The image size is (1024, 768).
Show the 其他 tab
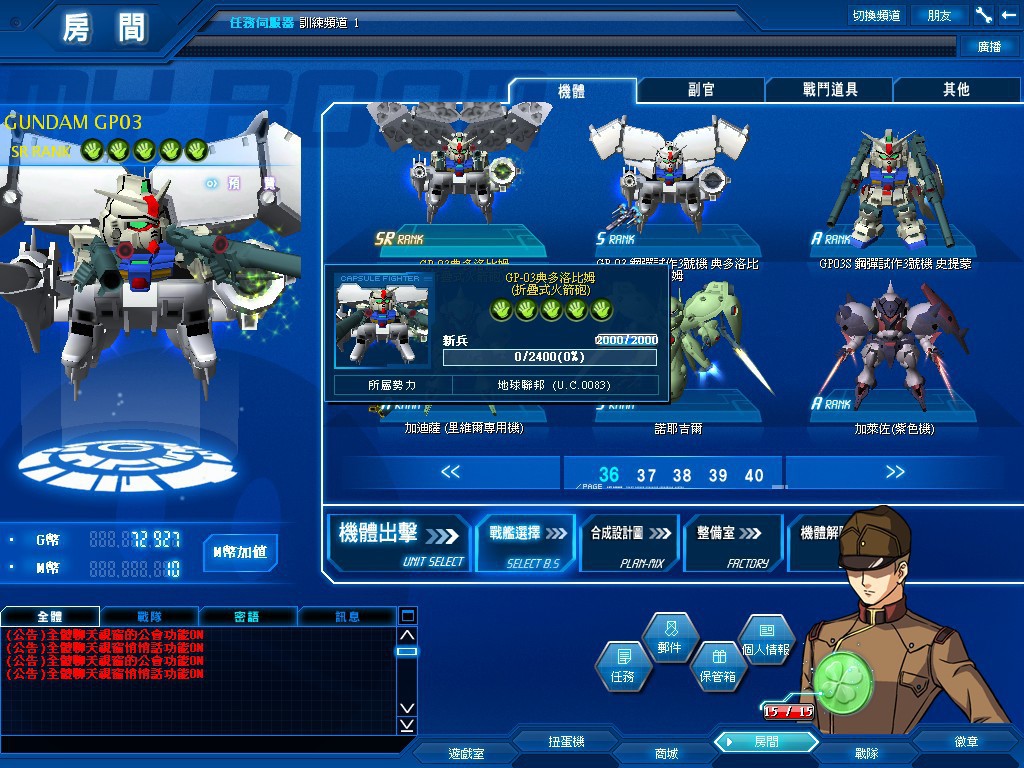click(x=956, y=90)
